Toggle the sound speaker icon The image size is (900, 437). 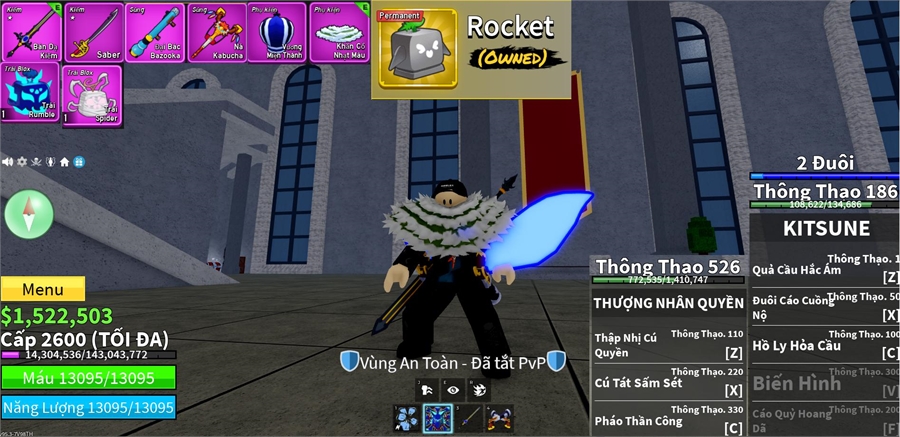pyautogui.click(x=8, y=161)
